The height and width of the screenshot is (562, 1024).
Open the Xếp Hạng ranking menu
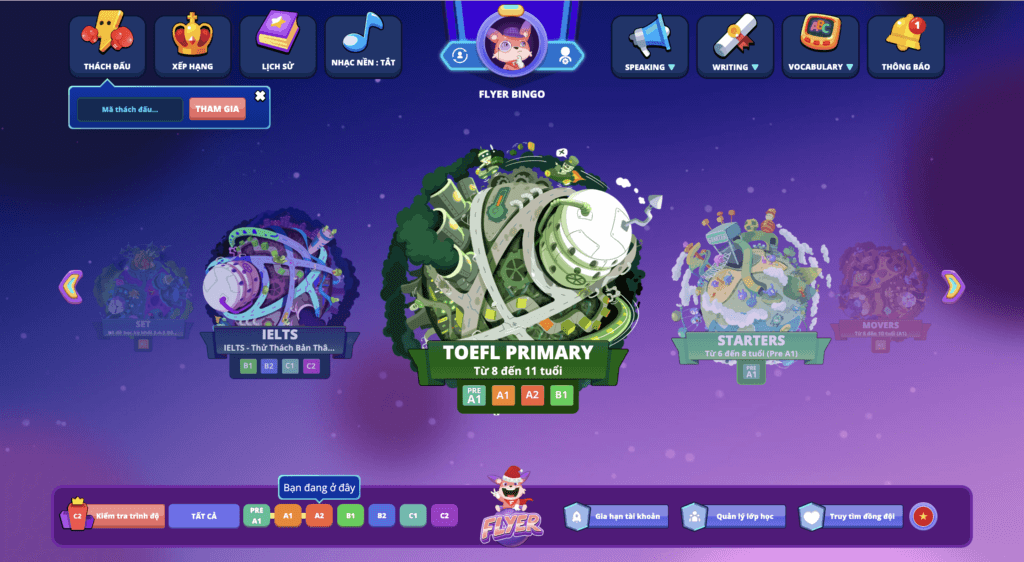tap(192, 45)
